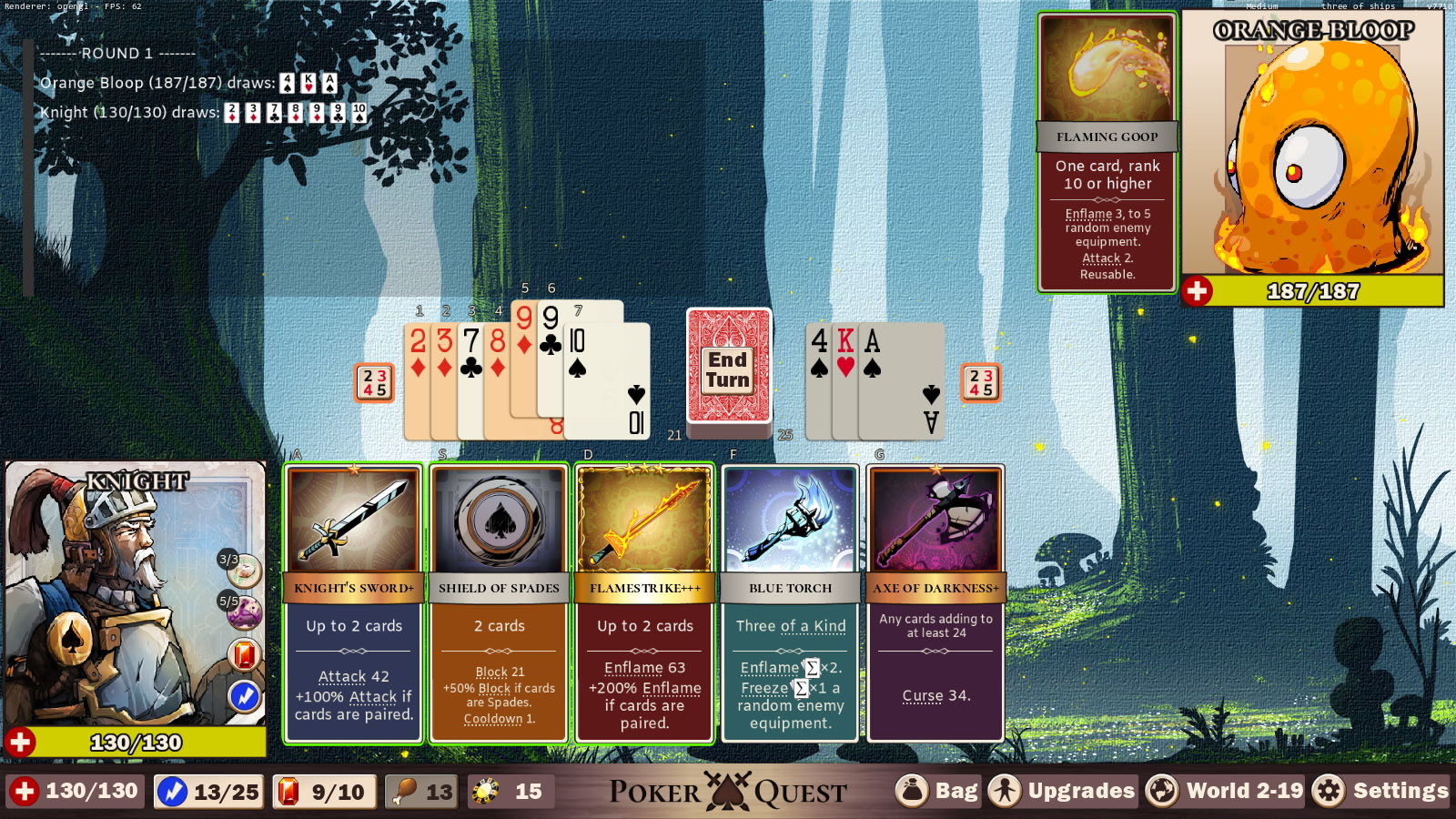
Task: Click the gold coin icon showing 15
Action: tap(483, 790)
